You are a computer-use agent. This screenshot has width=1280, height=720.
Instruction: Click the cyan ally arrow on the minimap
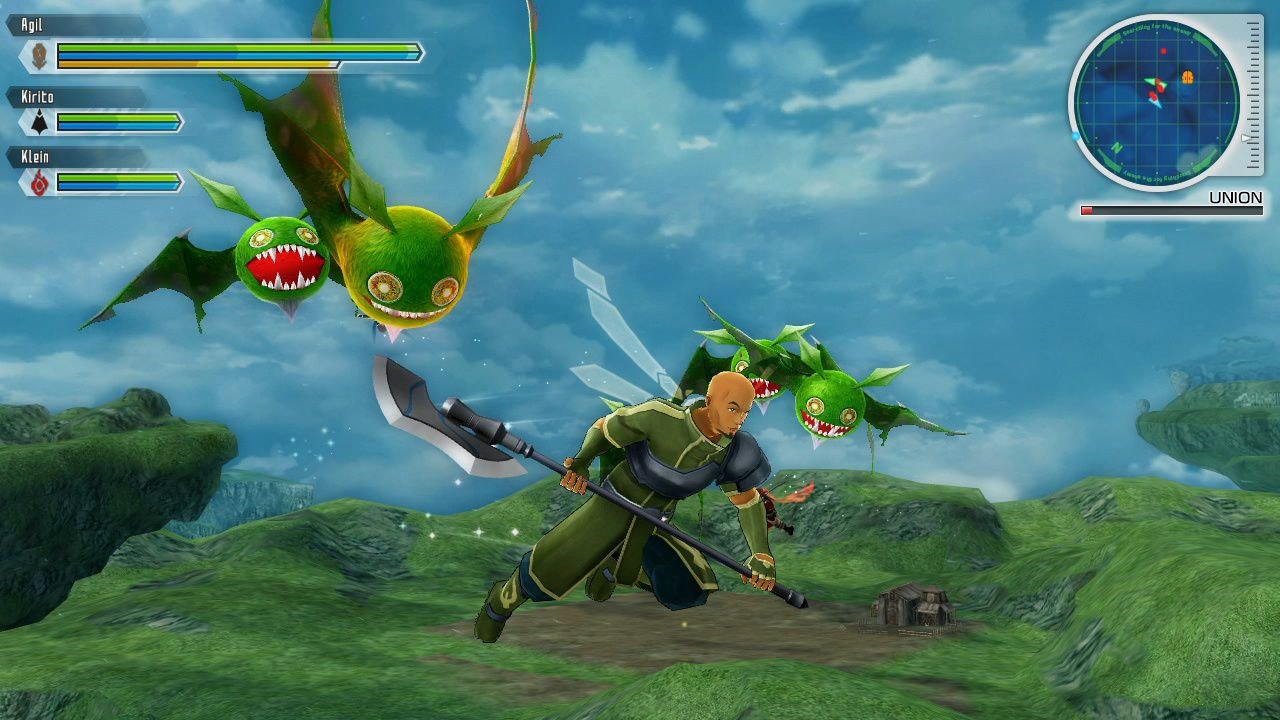tap(1156, 105)
